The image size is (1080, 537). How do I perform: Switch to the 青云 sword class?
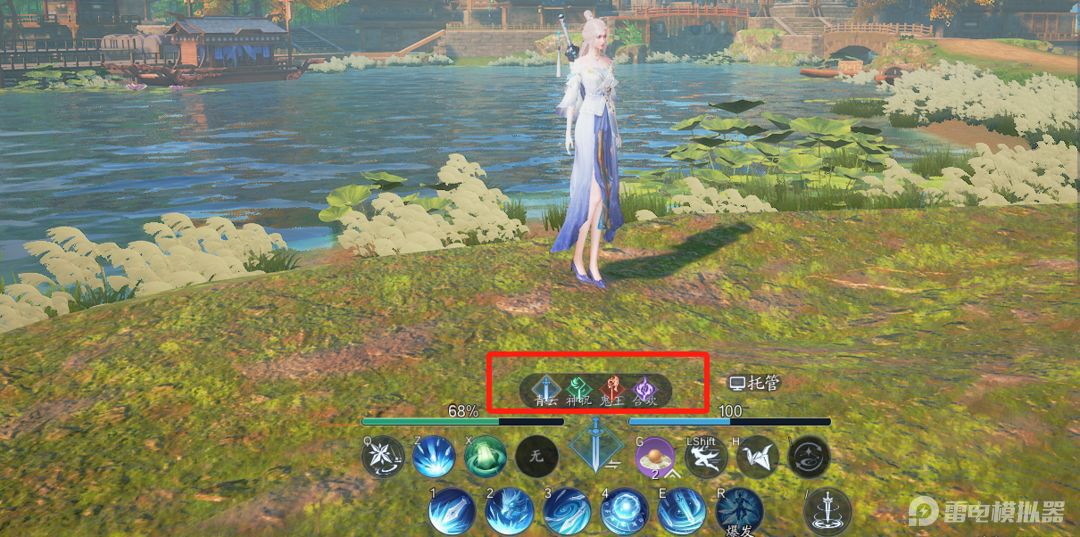[547, 389]
